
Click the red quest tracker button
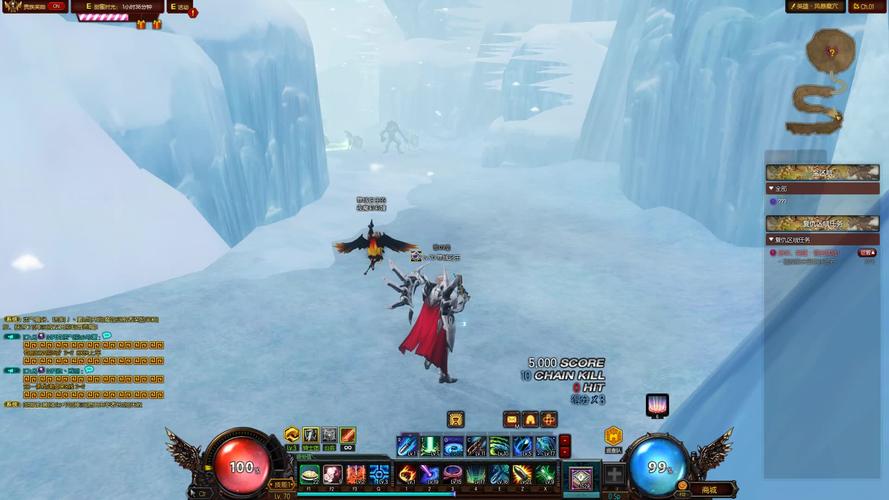point(867,253)
